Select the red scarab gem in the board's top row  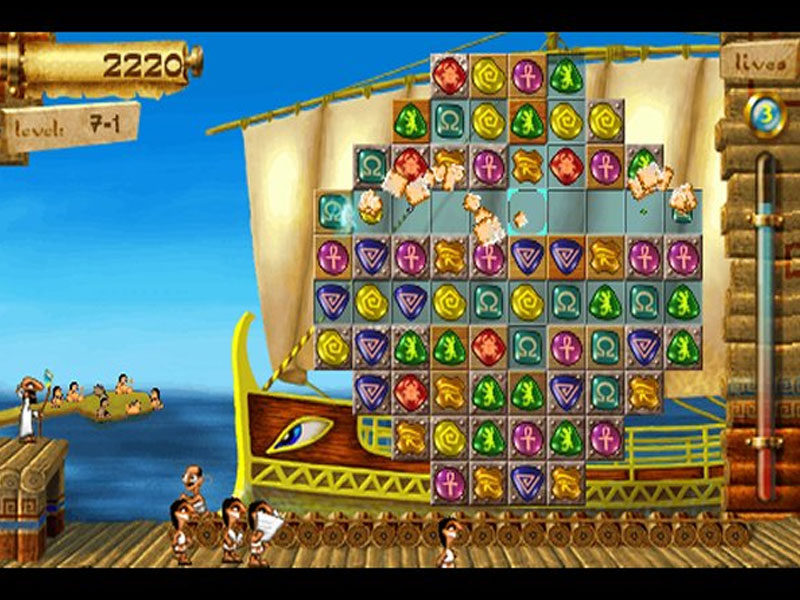point(450,75)
